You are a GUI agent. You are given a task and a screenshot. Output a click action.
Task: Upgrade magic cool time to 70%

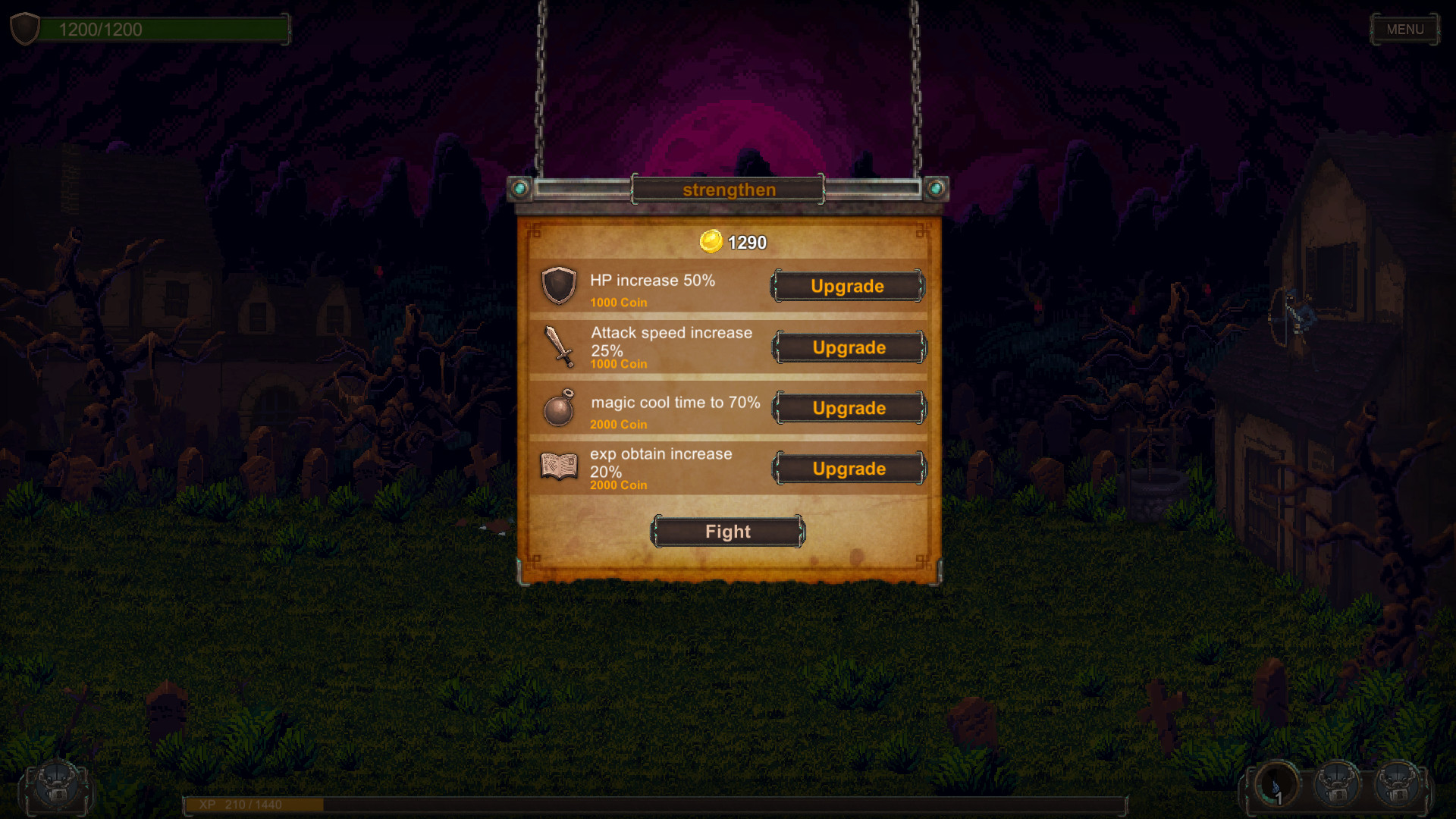point(847,408)
